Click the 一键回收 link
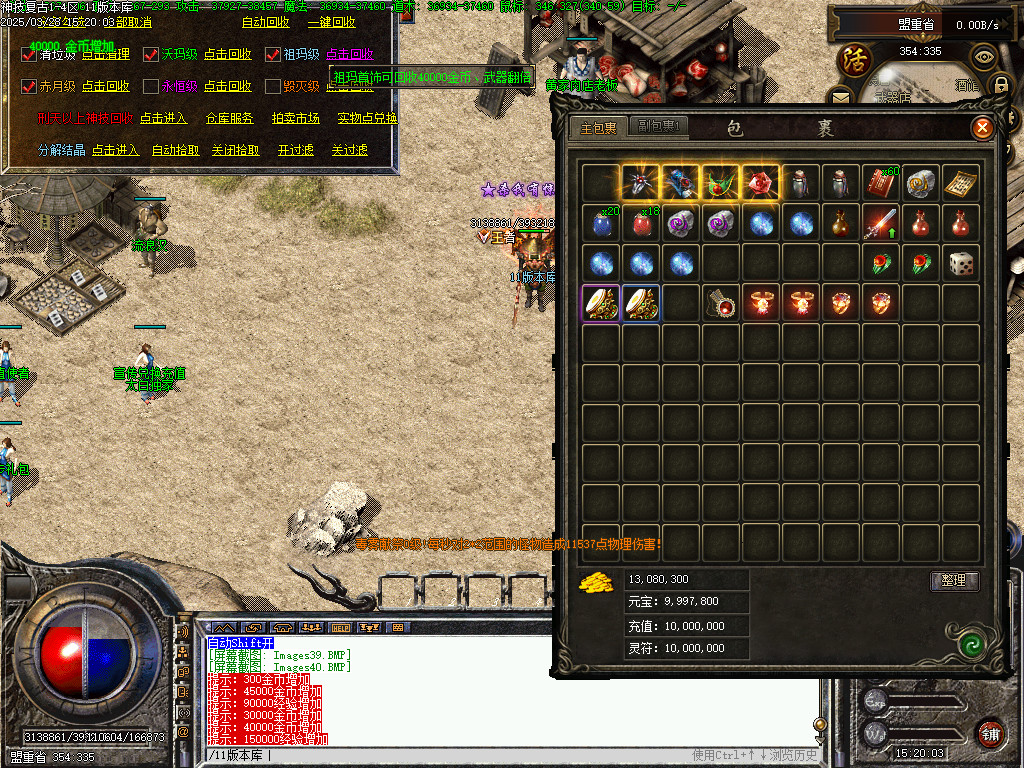This screenshot has width=1024, height=768. pos(331,22)
